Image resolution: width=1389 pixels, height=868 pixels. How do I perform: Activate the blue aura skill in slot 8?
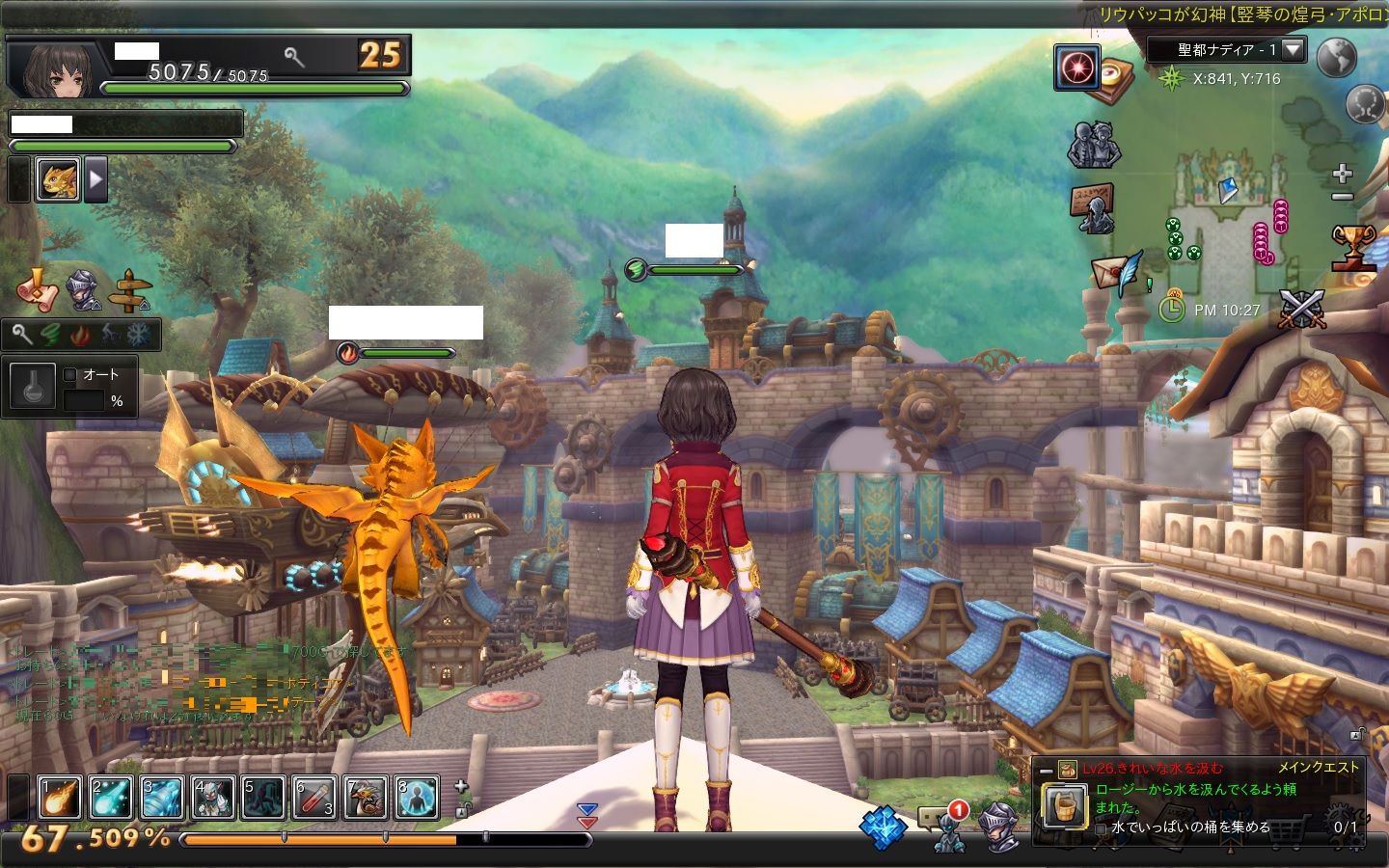click(x=416, y=799)
